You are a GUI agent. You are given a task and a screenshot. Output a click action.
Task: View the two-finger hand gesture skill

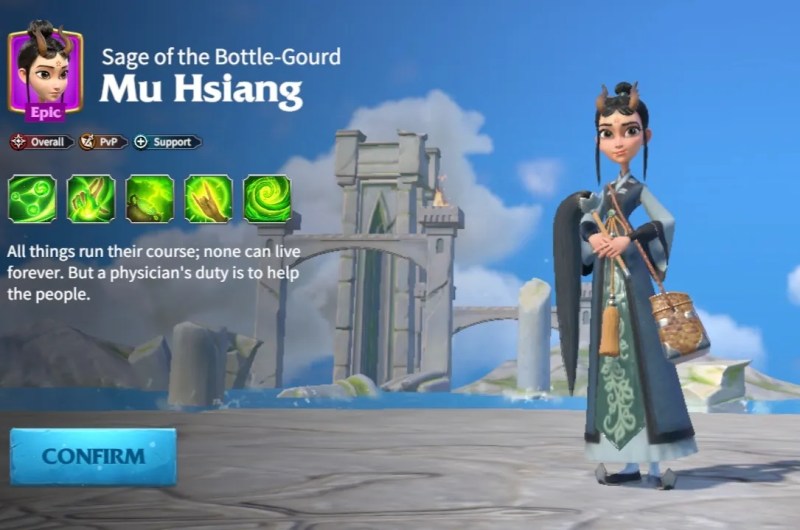point(91,198)
